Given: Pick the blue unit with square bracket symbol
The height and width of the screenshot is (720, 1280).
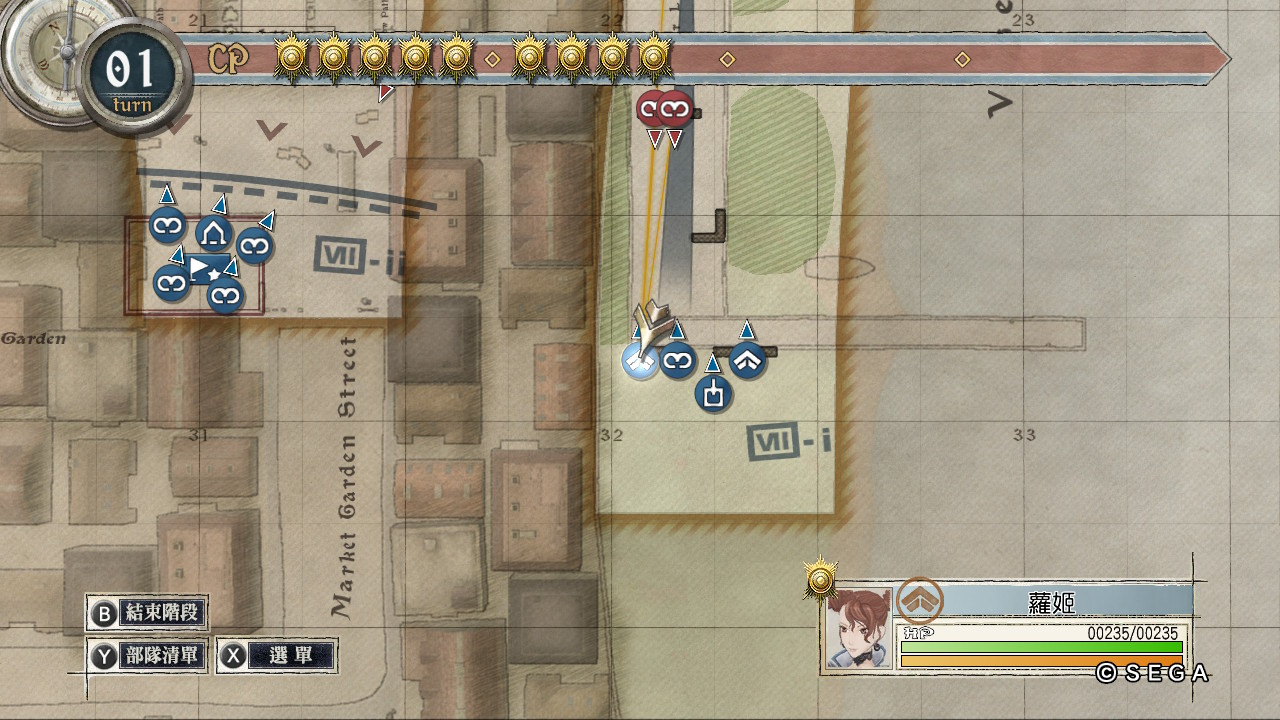Looking at the screenshot, I should [713, 393].
